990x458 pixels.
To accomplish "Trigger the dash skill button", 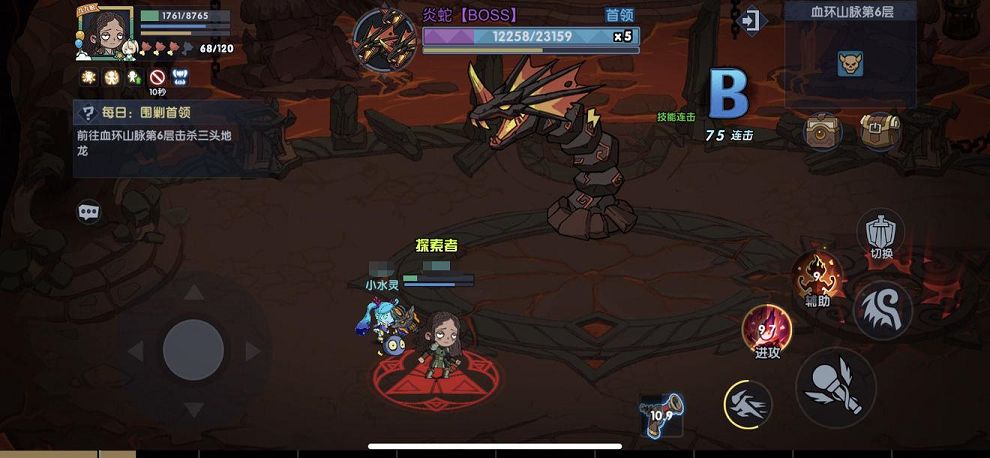I will coord(749,404).
